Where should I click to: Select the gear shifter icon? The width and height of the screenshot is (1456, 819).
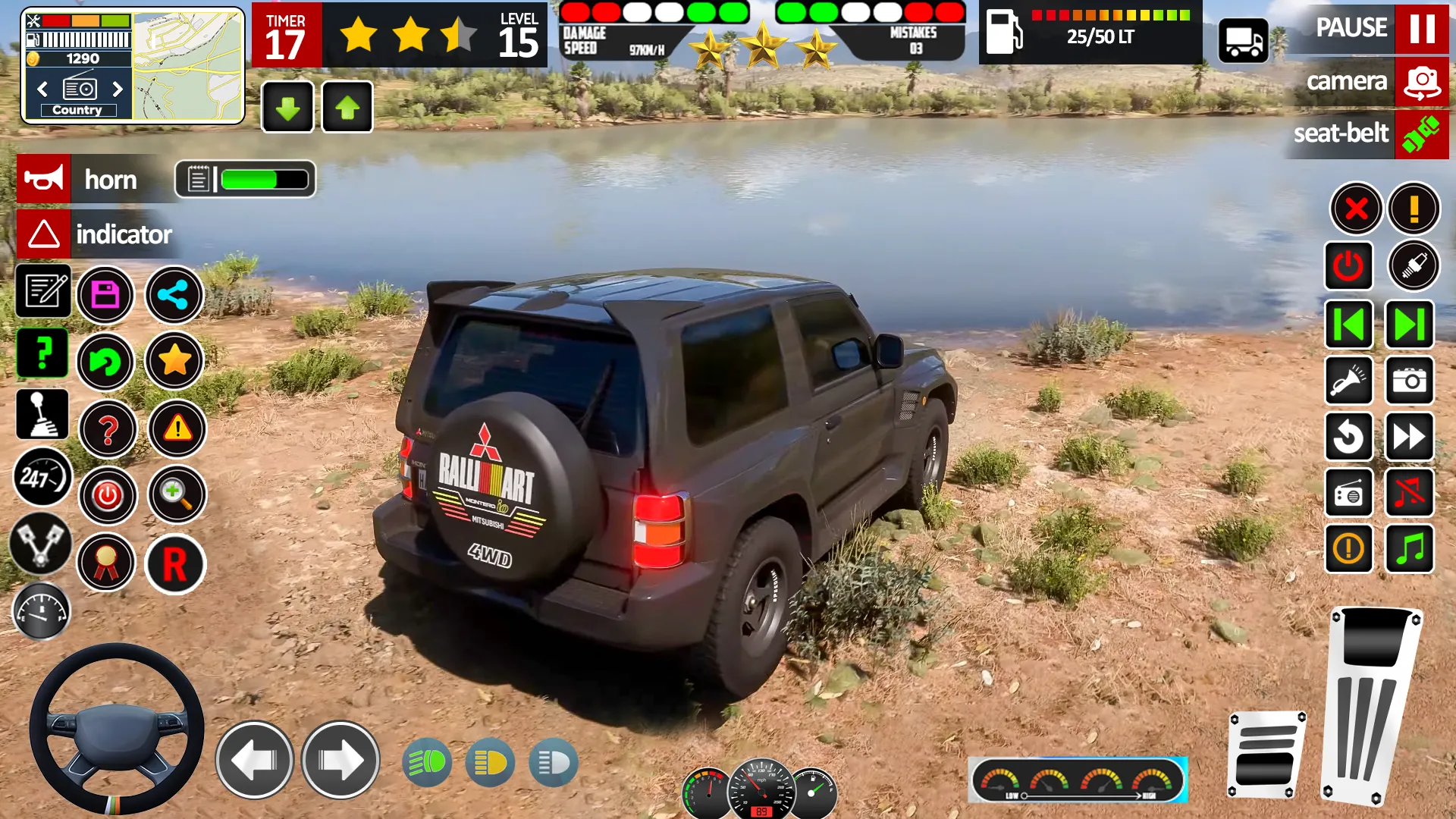[x=42, y=413]
